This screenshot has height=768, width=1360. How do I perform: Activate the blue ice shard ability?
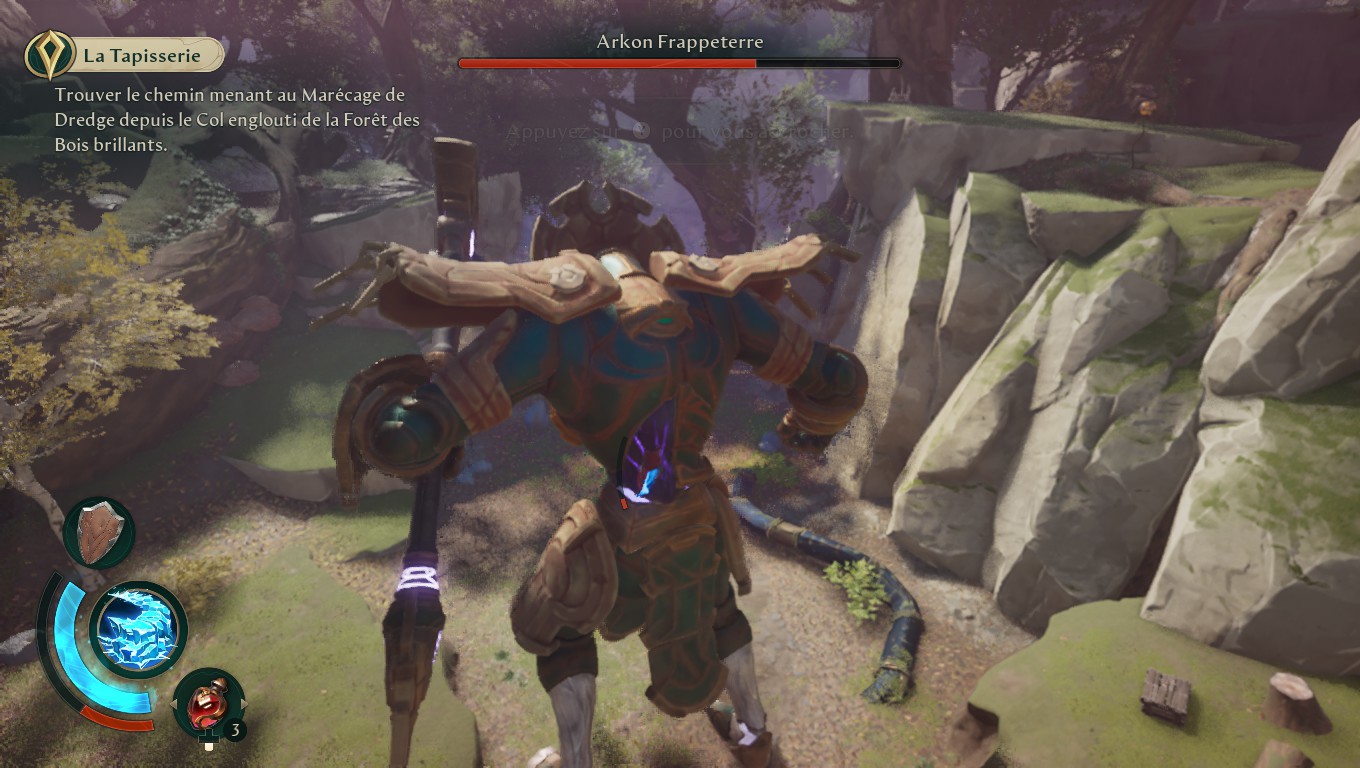[138, 630]
